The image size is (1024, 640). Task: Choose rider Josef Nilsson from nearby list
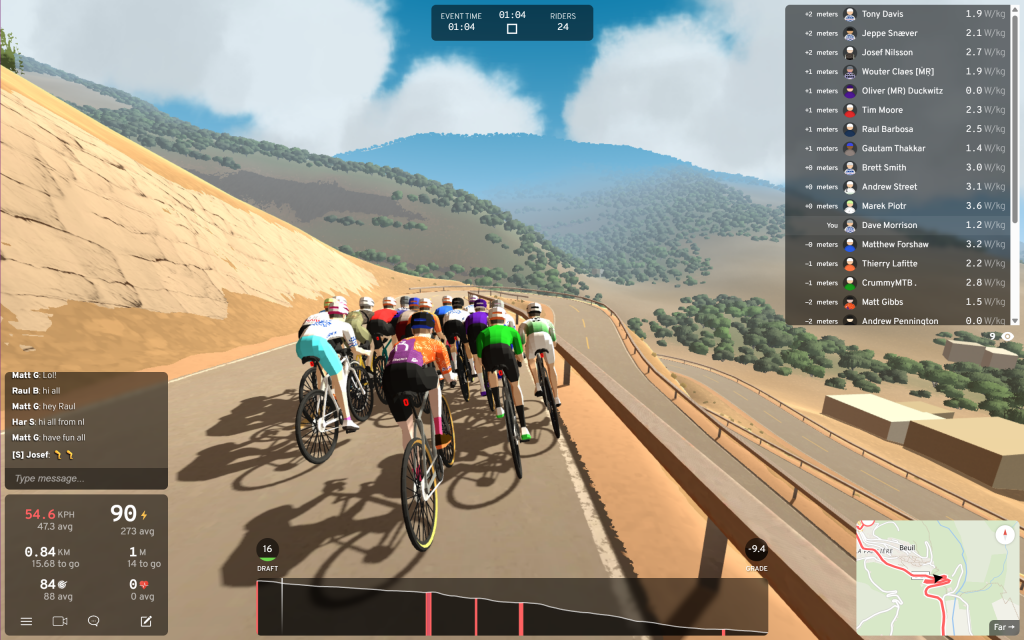[x=889, y=52]
